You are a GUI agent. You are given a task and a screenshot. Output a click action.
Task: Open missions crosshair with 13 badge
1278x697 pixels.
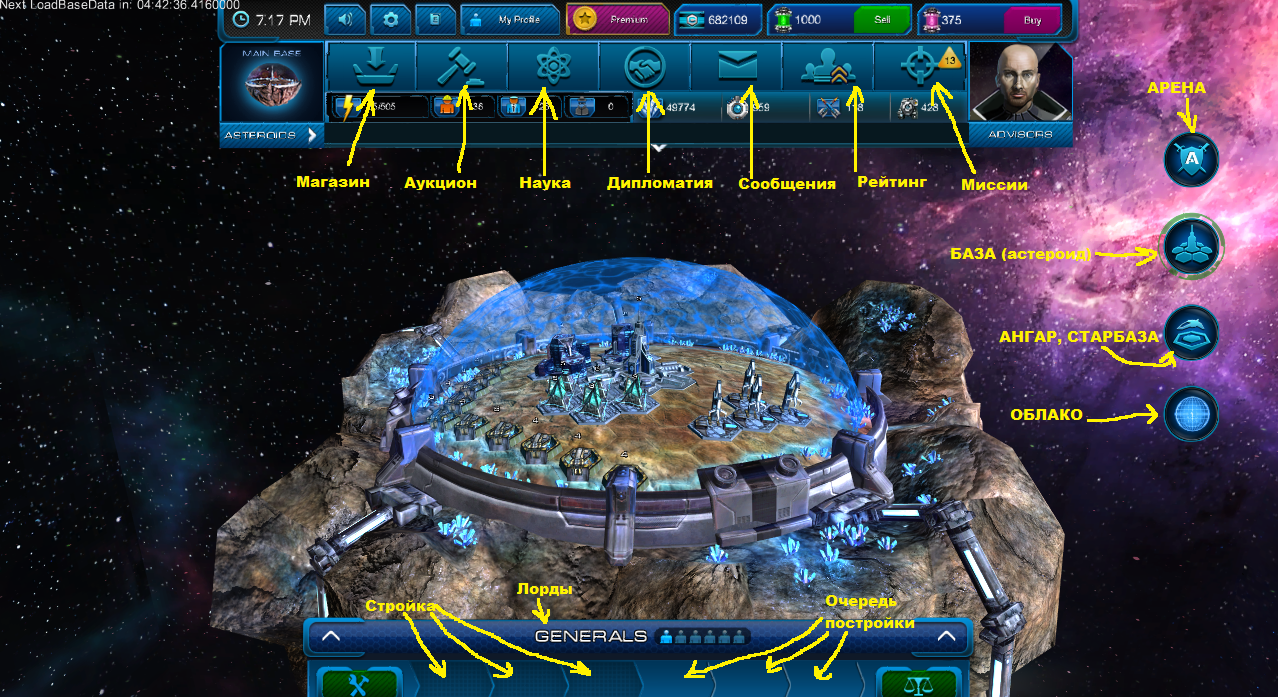(x=920, y=66)
